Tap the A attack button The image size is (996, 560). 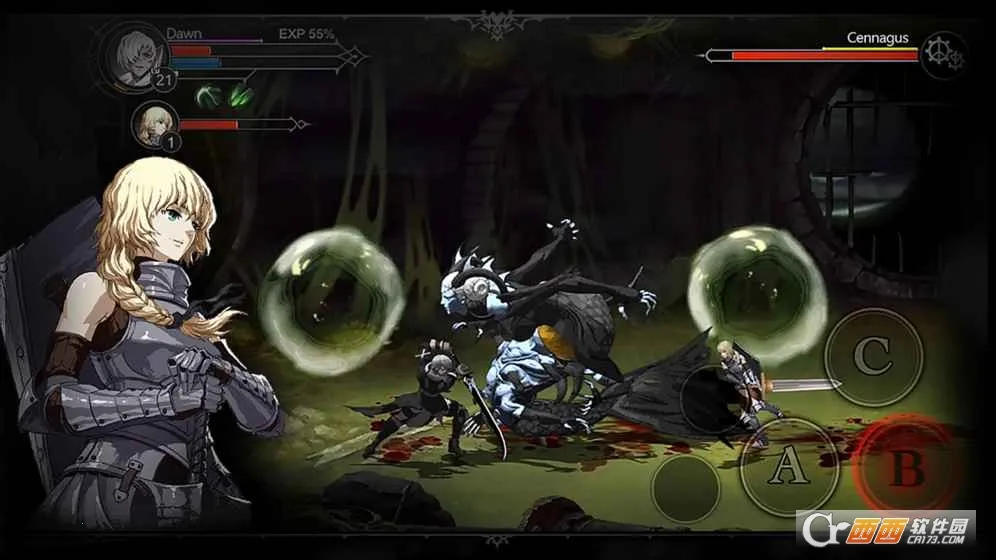coord(789,465)
